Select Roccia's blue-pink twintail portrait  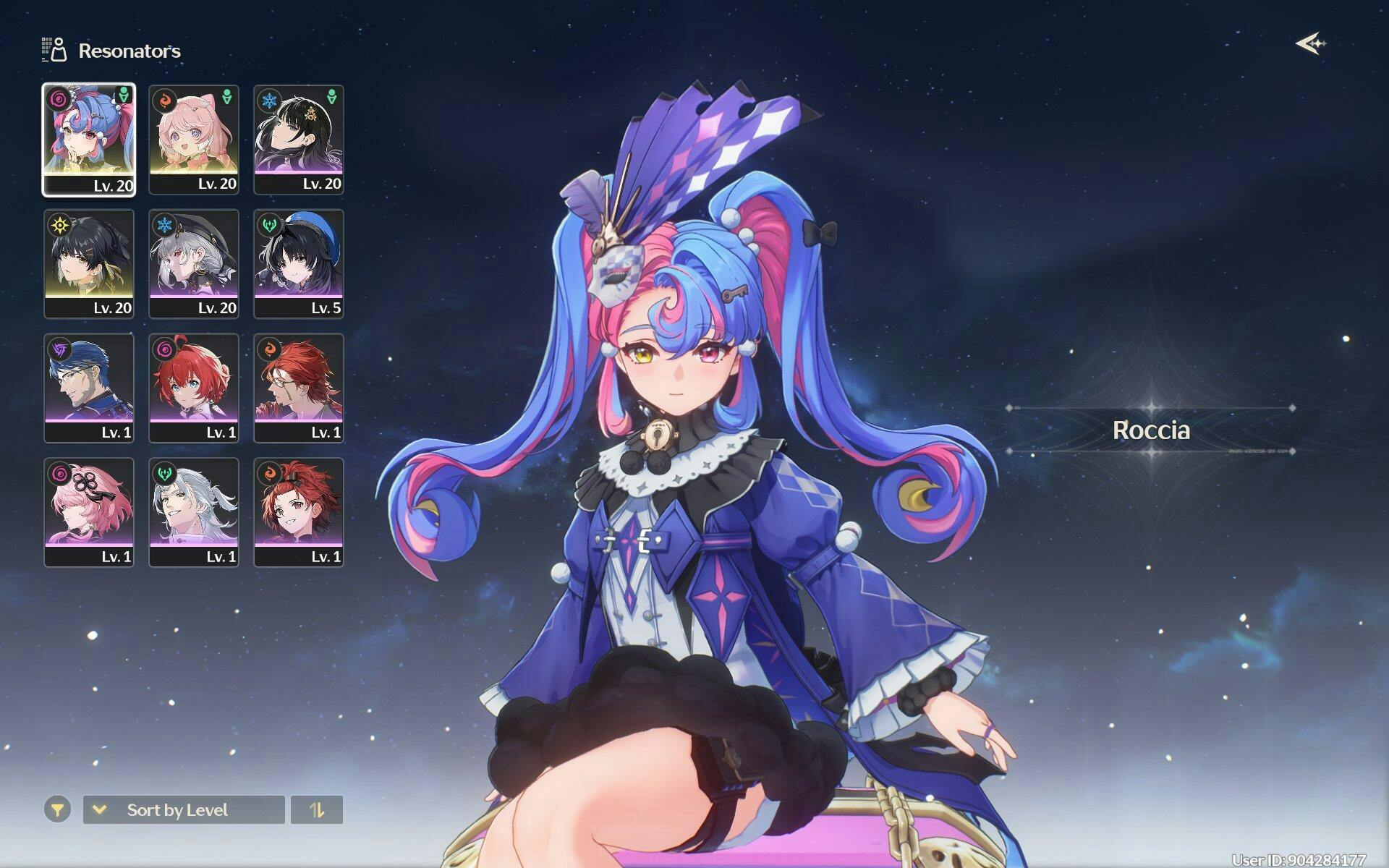pyautogui.click(x=89, y=139)
